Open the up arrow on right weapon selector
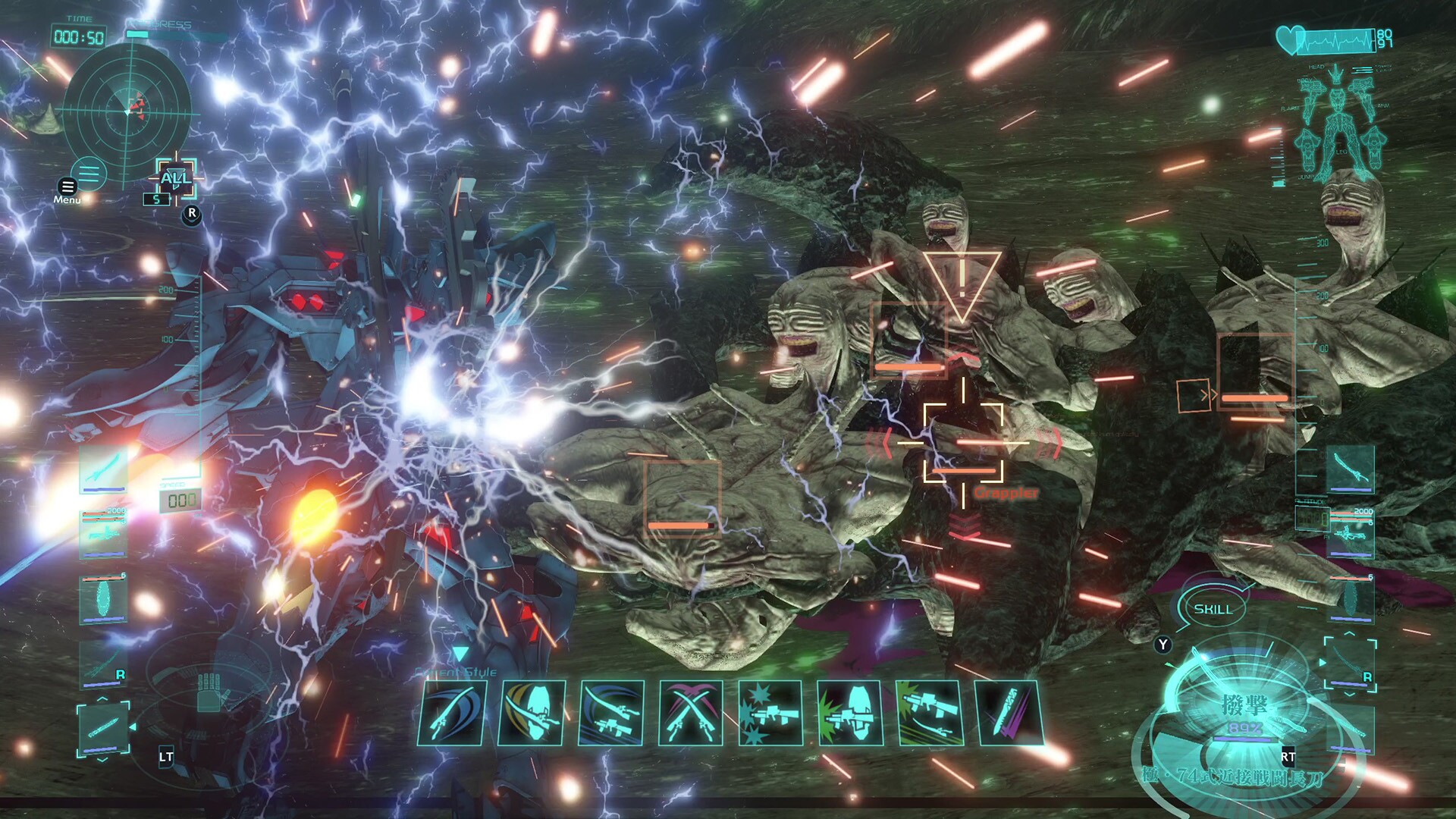 point(1350,634)
